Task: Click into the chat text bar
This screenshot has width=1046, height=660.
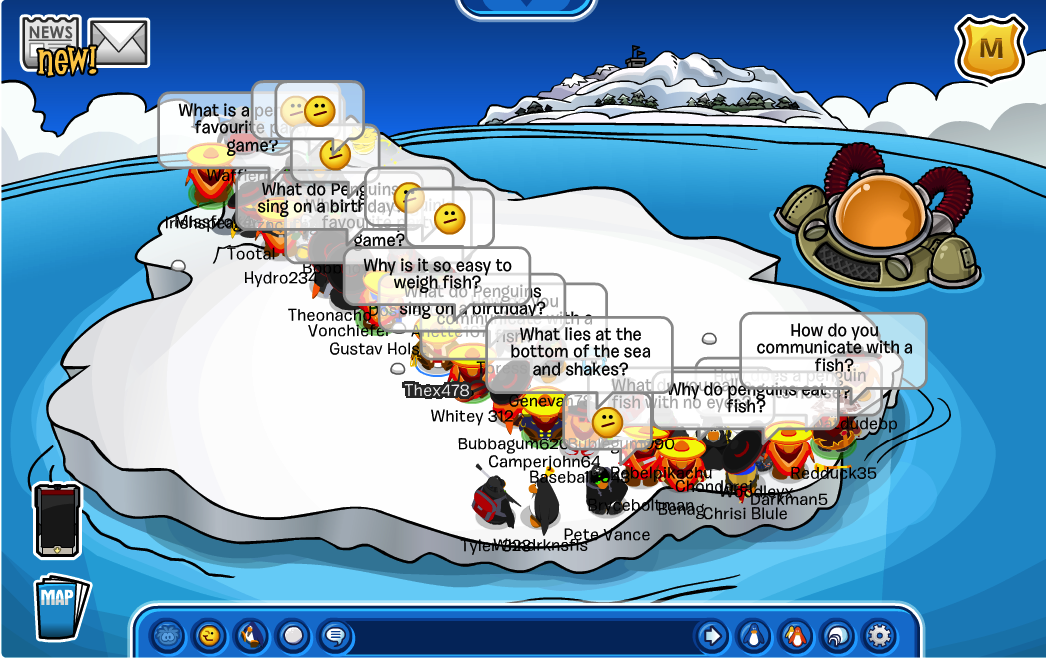Action: pyautogui.click(x=520, y=635)
